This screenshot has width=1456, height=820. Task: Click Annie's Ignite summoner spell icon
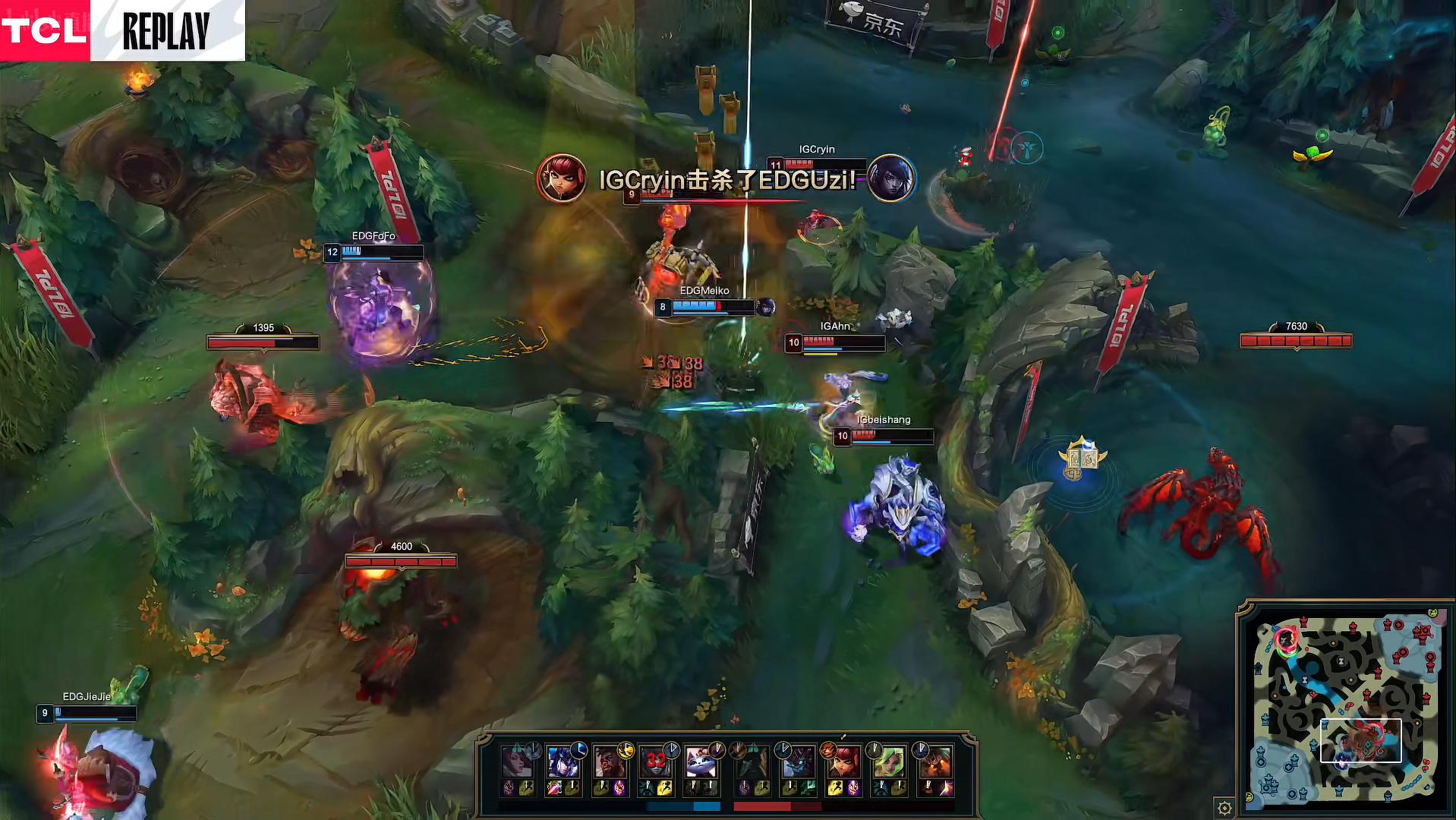click(x=853, y=787)
